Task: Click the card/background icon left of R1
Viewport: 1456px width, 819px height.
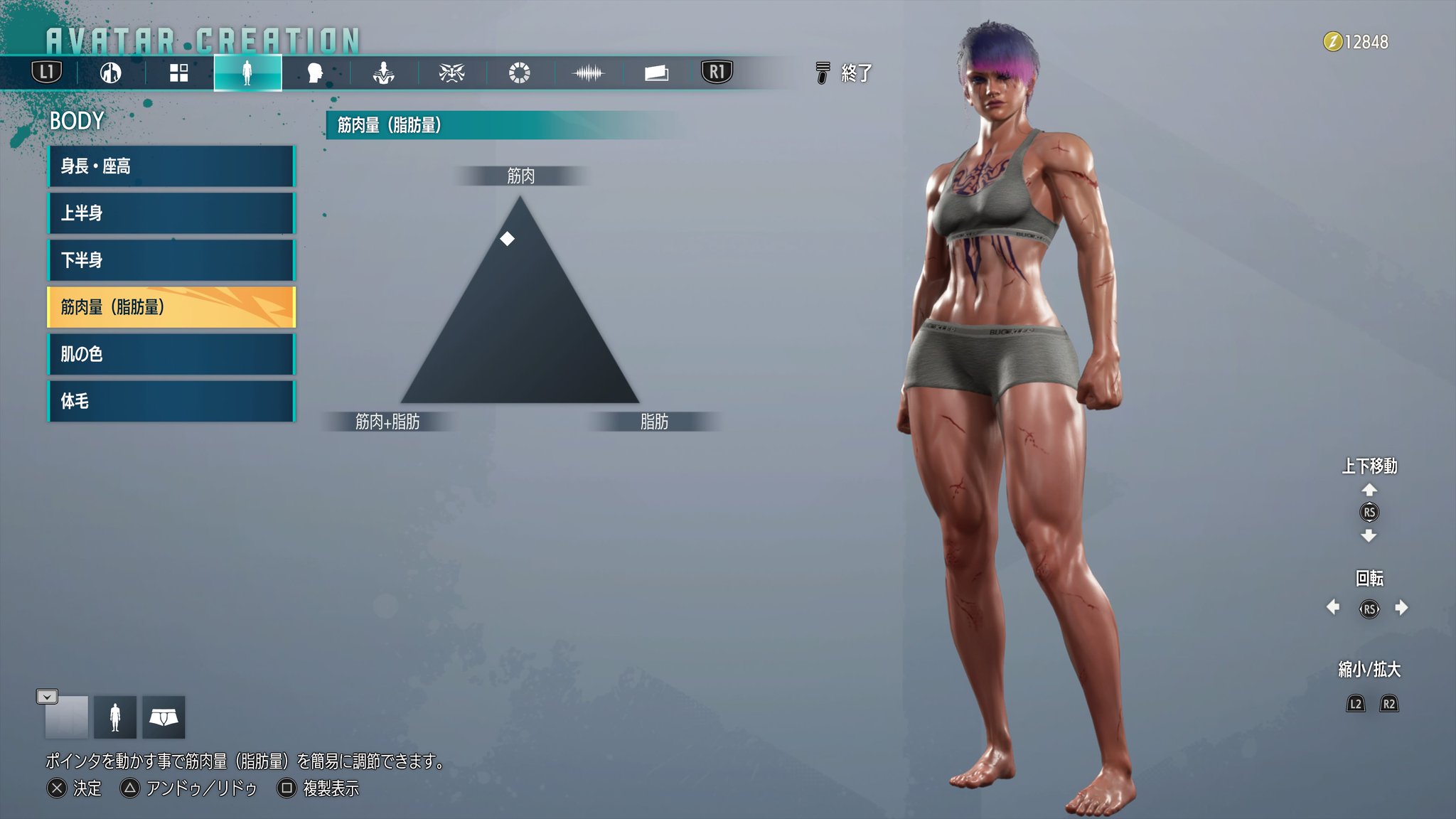Action: (658, 72)
